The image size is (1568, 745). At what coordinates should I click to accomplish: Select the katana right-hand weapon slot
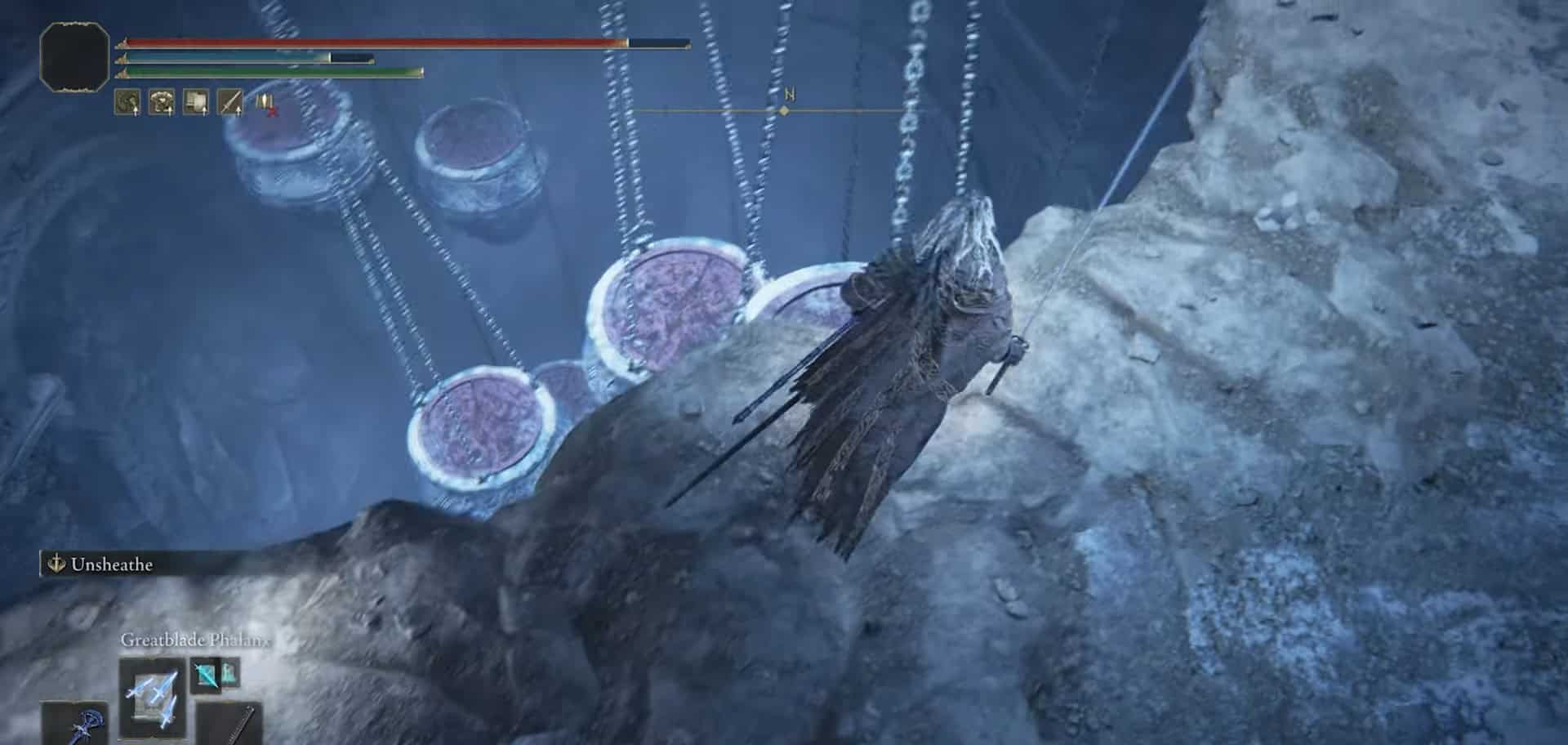[231, 725]
